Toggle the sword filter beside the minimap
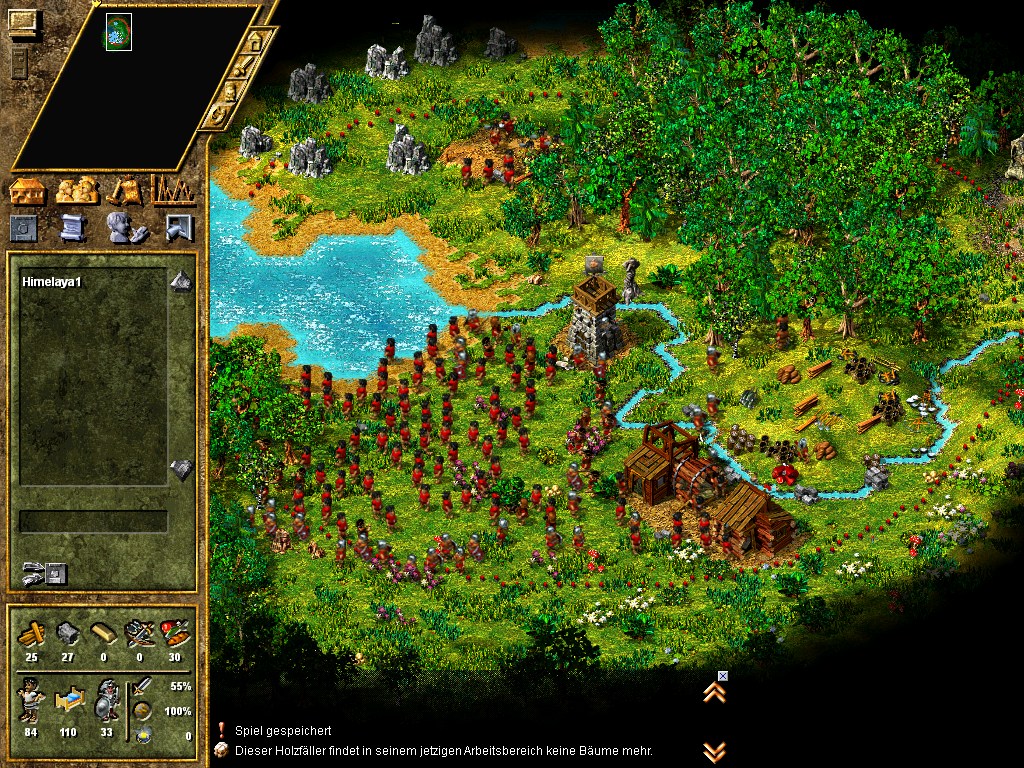 243,67
